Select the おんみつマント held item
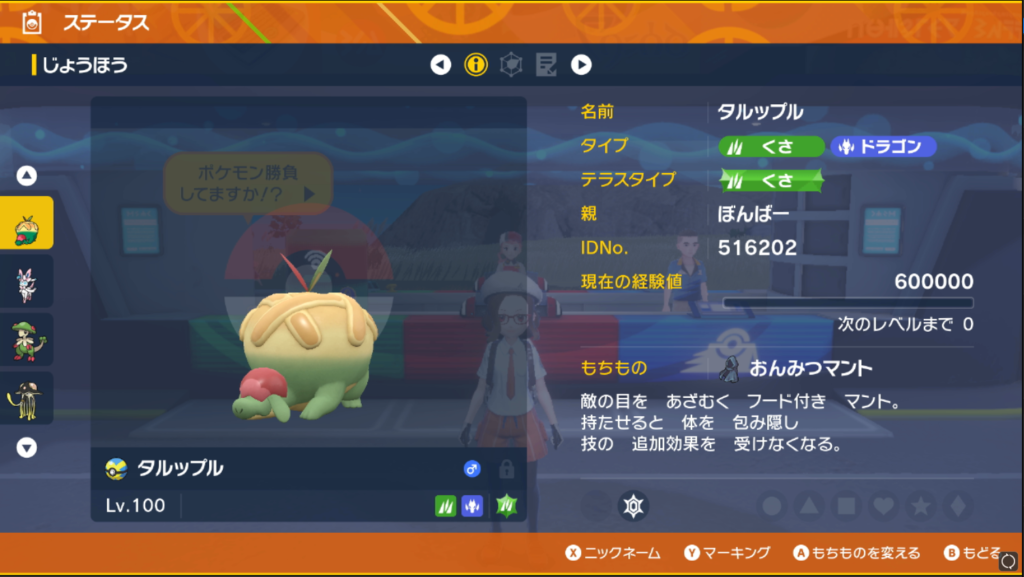Viewport: 1024px width, 577px height. click(x=796, y=369)
